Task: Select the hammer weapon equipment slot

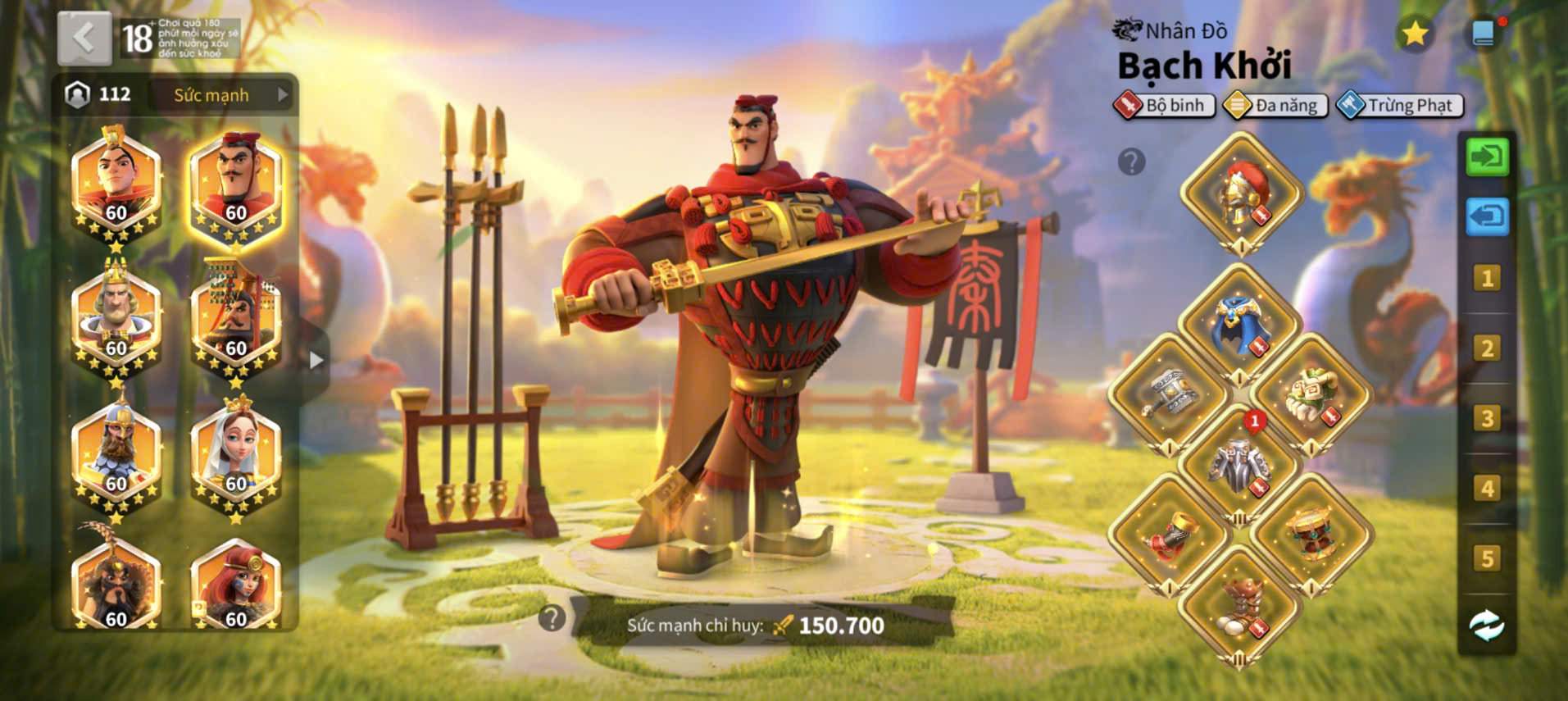Action: pos(1170,395)
